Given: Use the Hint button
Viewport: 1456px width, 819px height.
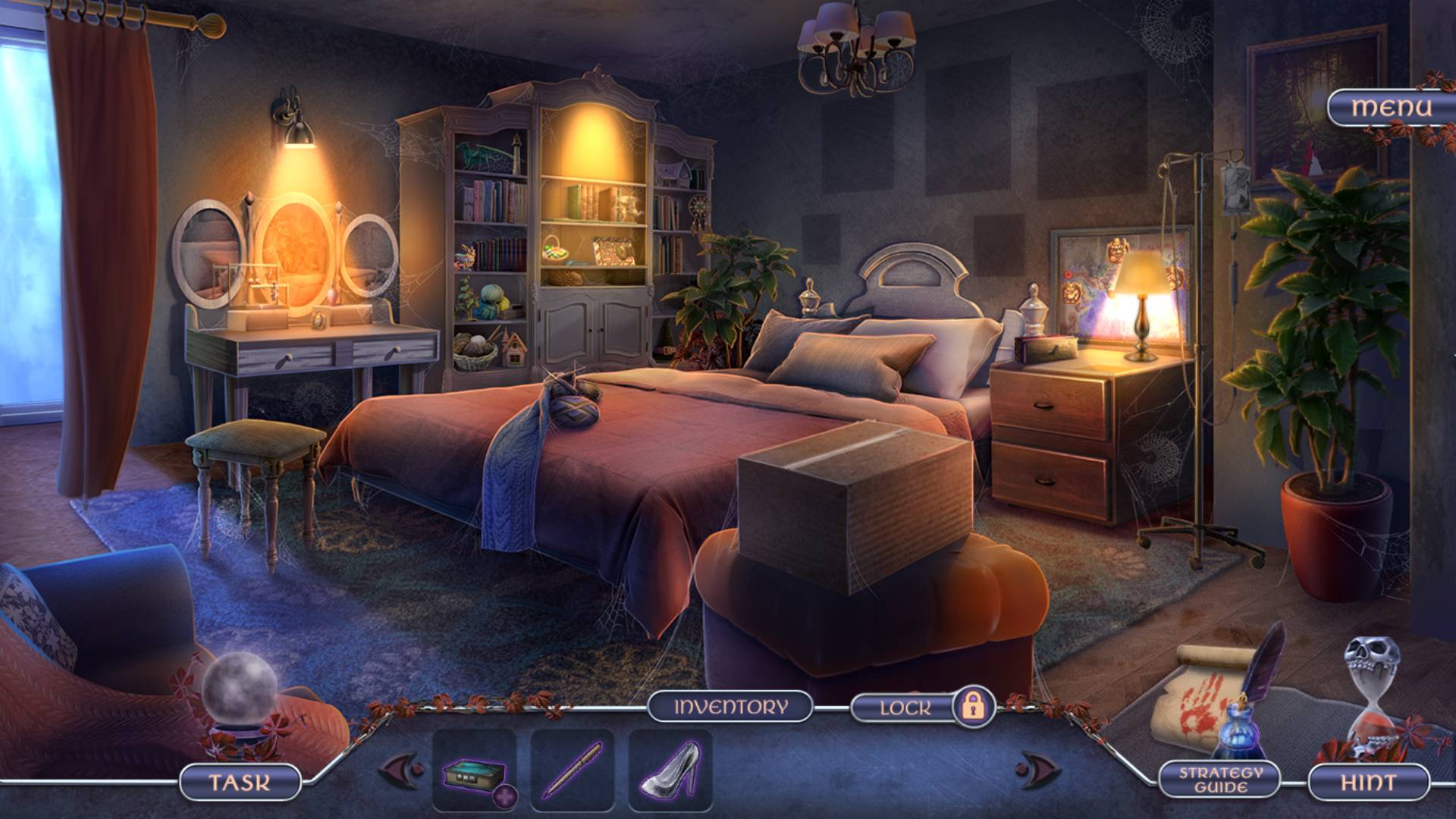Looking at the screenshot, I should [1368, 783].
